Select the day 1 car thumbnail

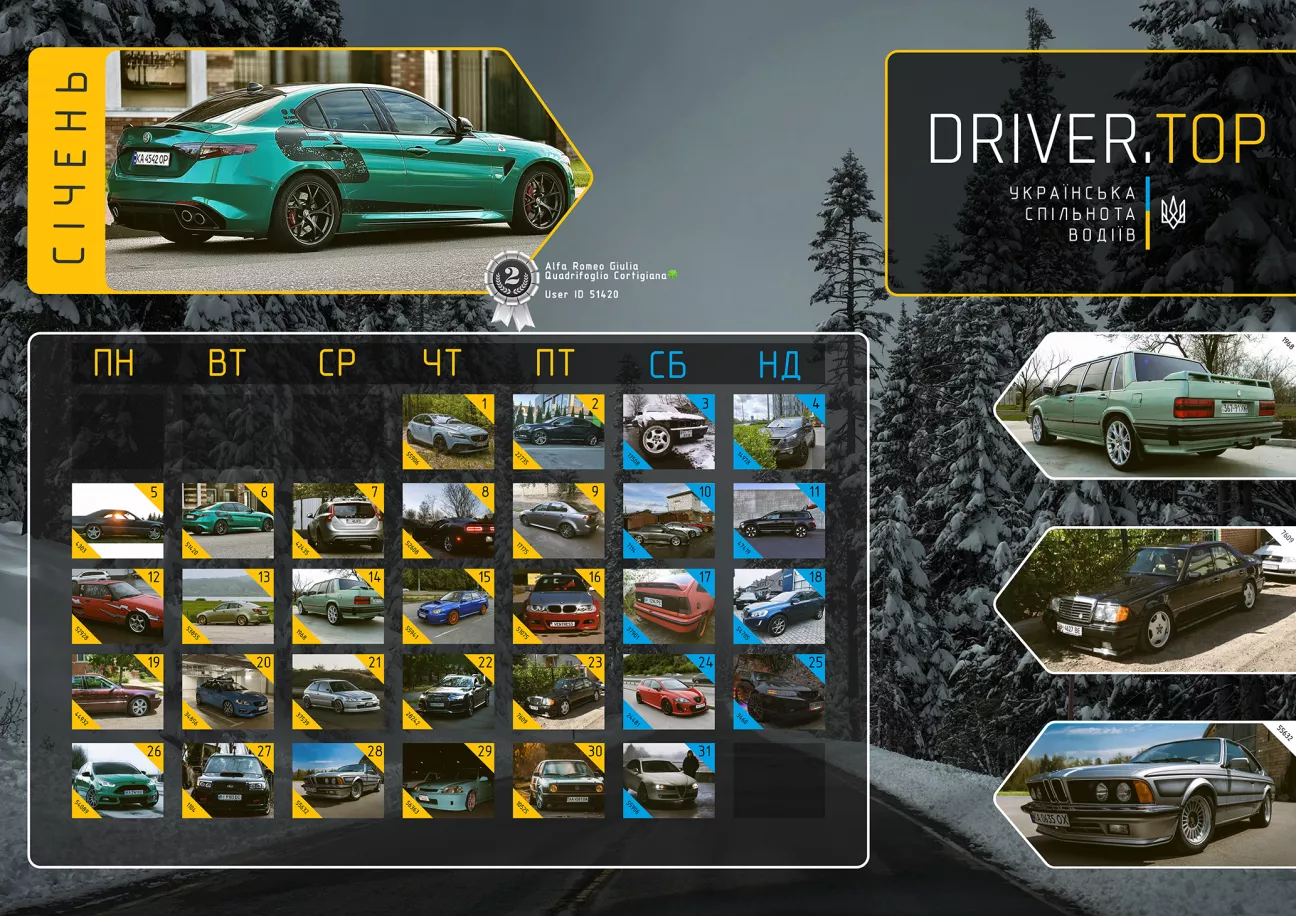(x=448, y=431)
